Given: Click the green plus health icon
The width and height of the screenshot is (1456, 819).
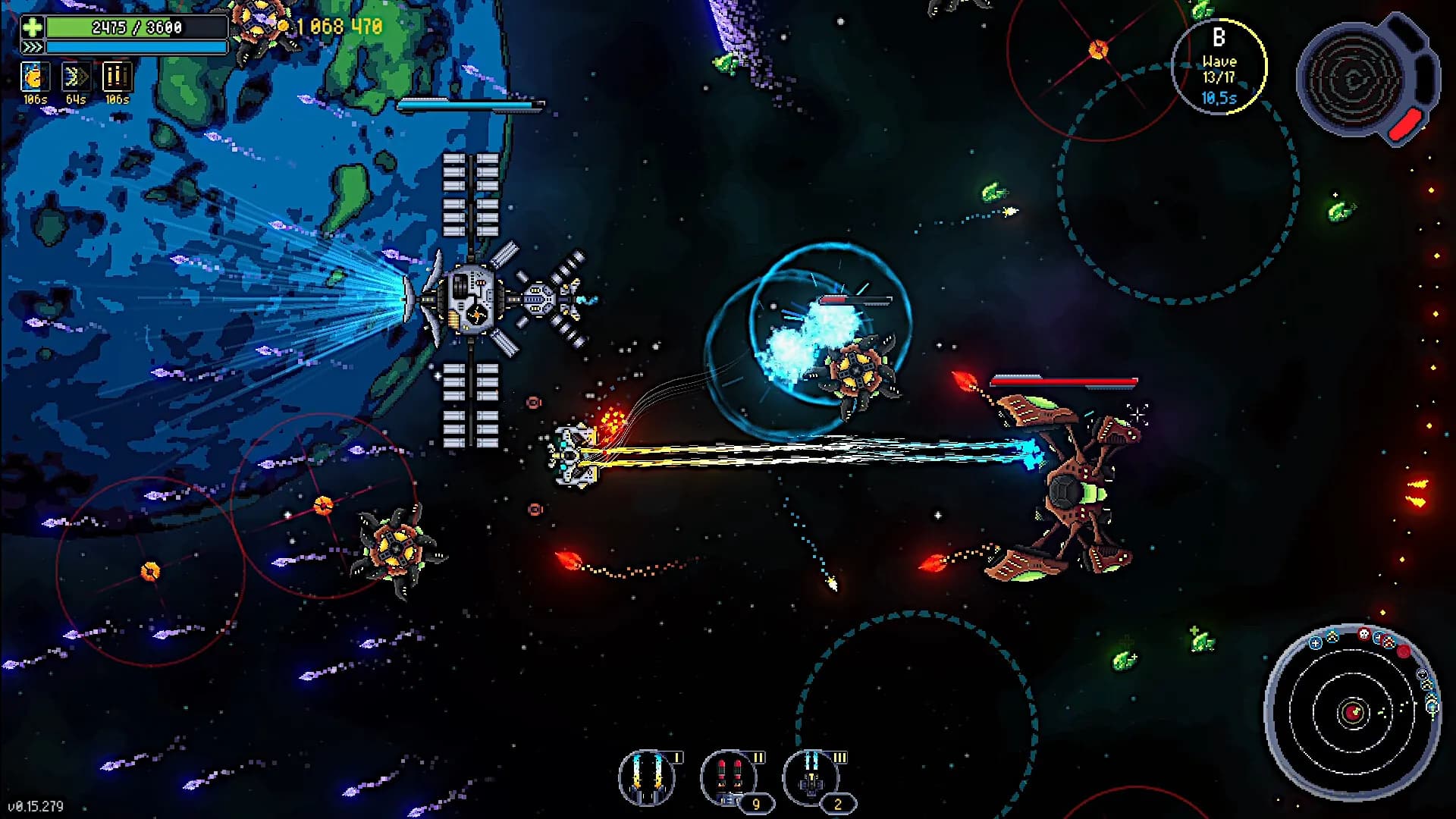Looking at the screenshot, I should [31, 29].
